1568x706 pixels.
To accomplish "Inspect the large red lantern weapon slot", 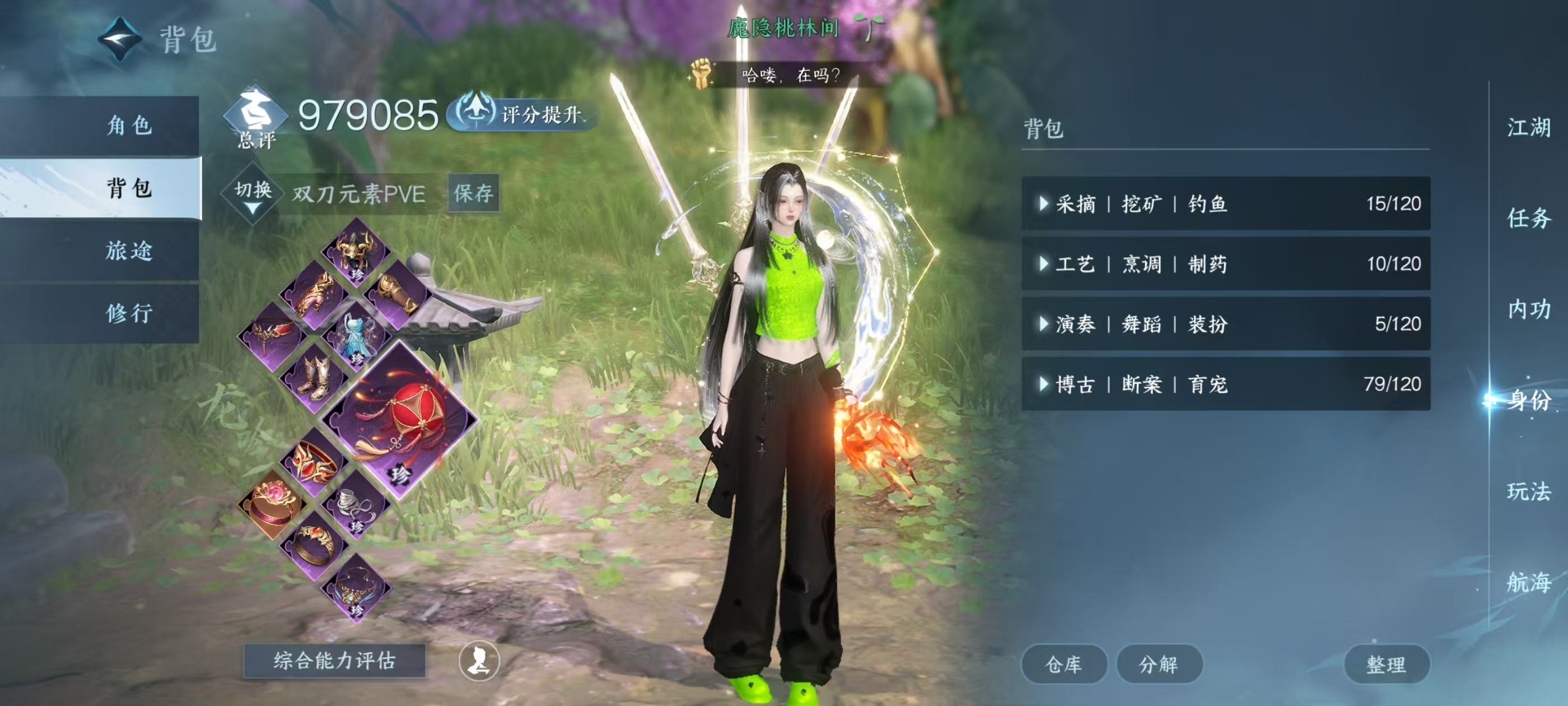I will click(399, 419).
